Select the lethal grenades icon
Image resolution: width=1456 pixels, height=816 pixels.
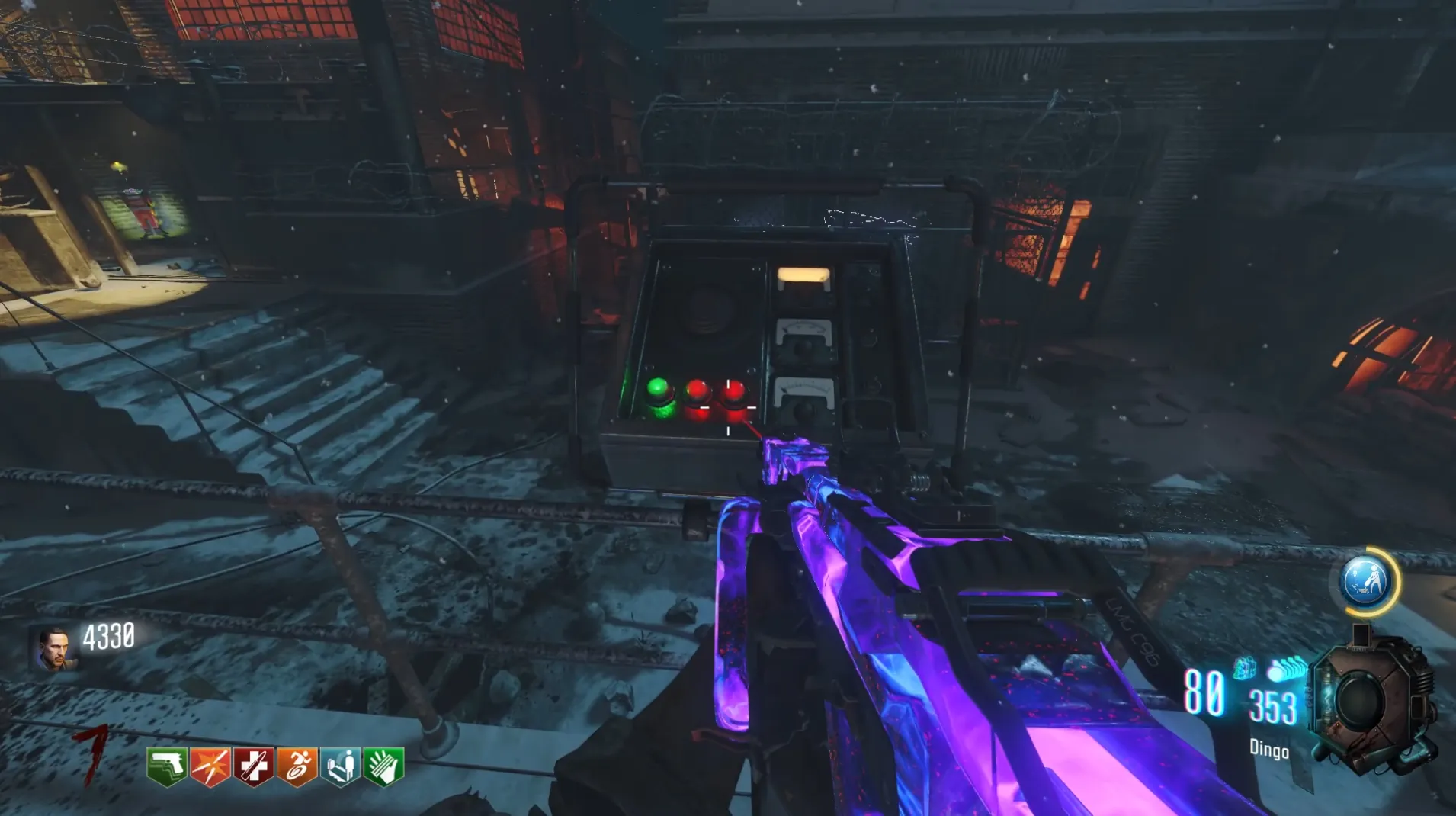click(x=1286, y=670)
